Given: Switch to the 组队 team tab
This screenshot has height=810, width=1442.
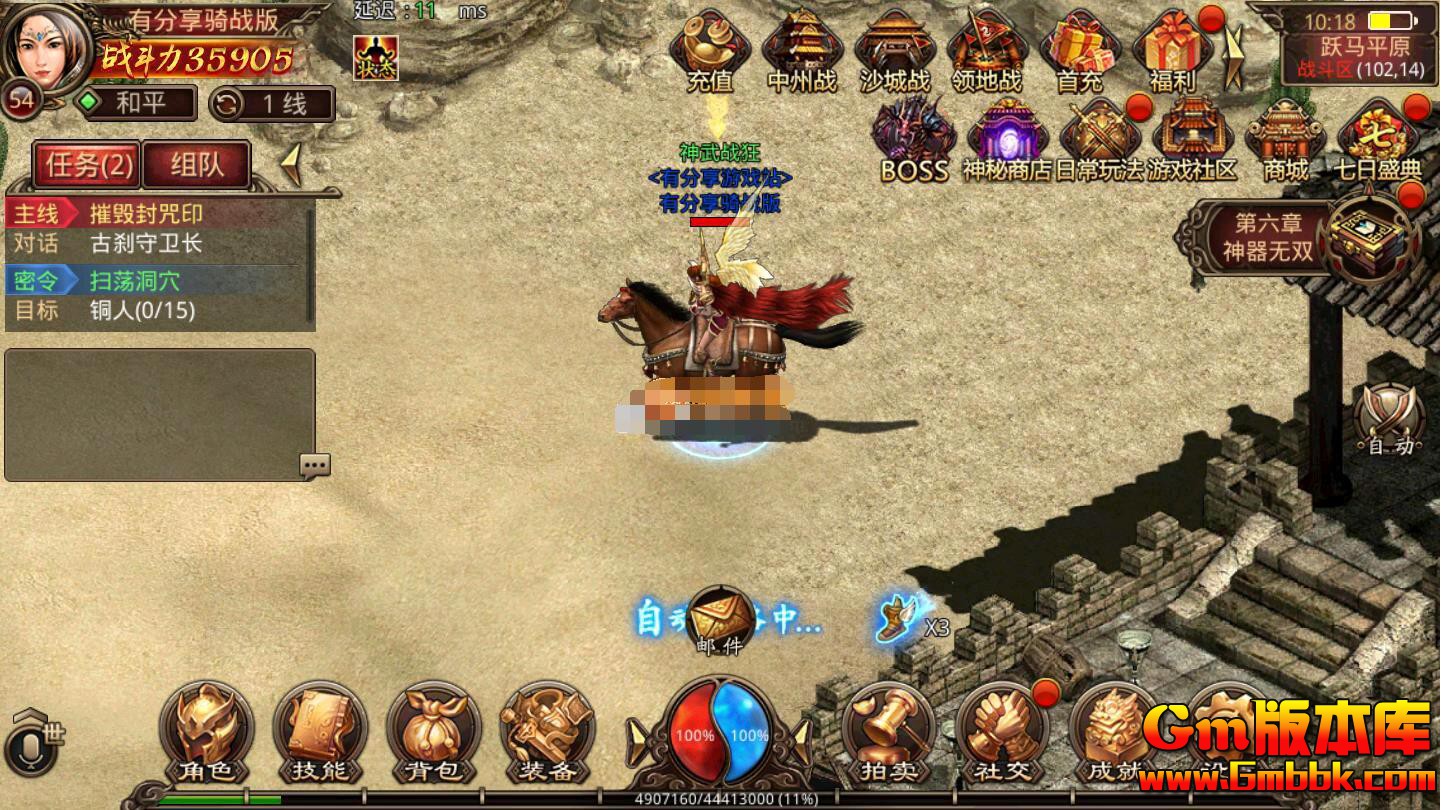Looking at the screenshot, I should coord(196,164).
